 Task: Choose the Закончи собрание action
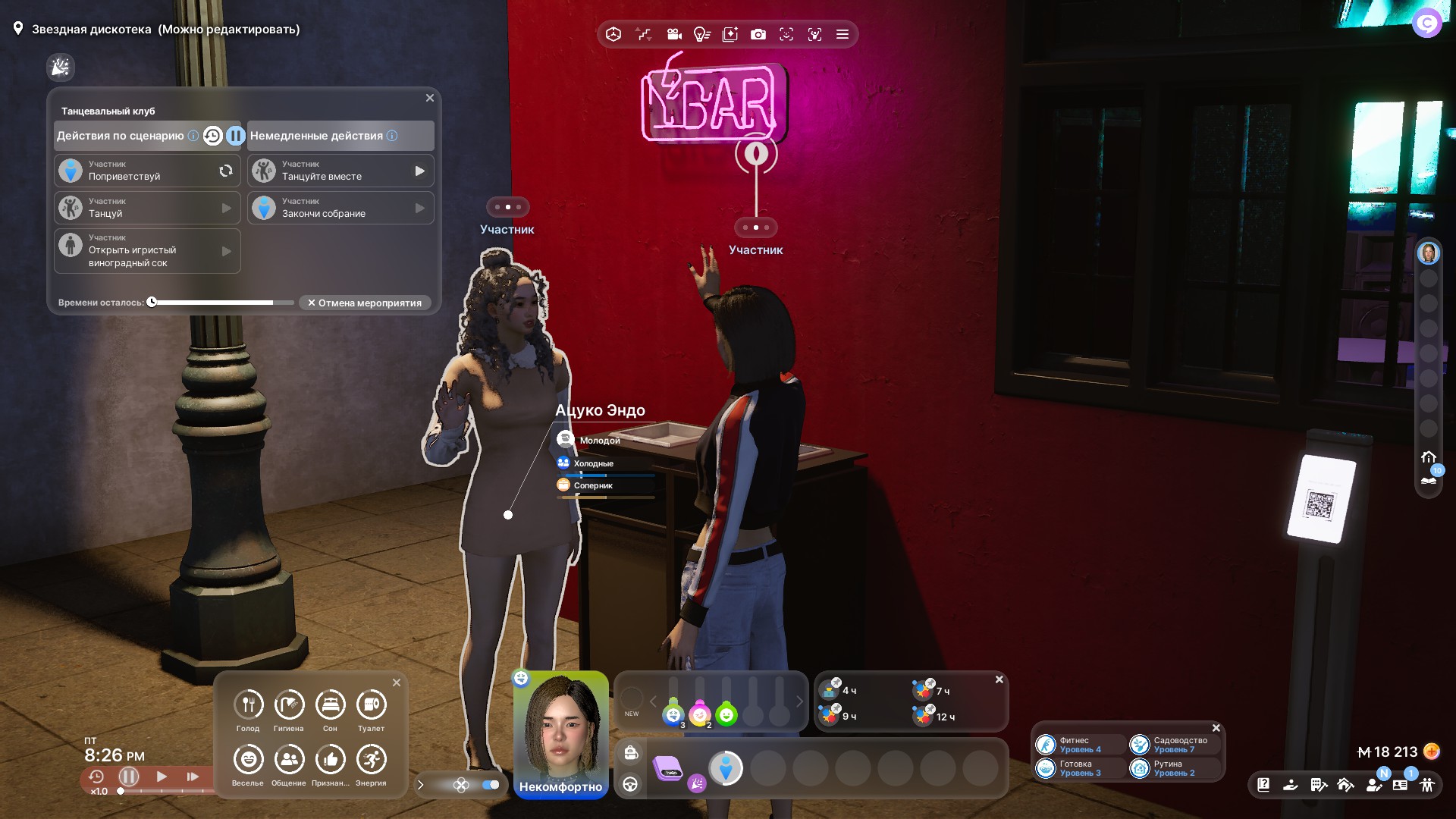(x=340, y=208)
